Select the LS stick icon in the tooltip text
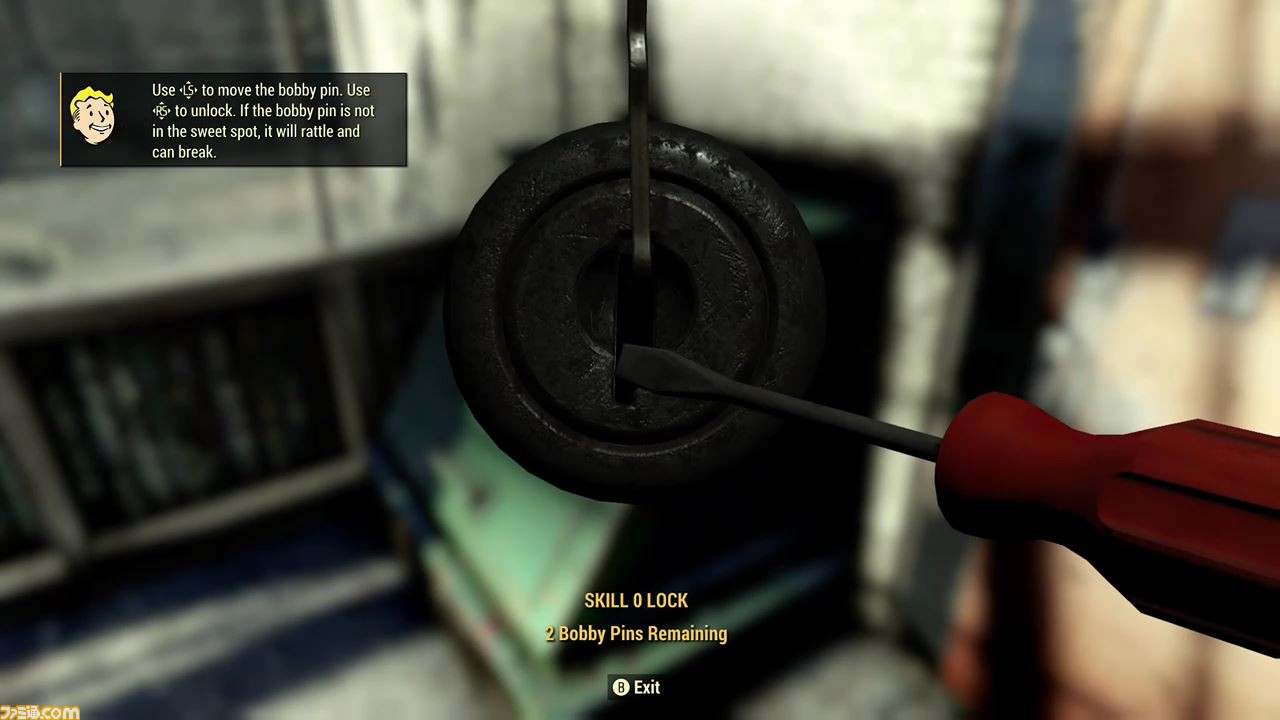Screen dimensions: 1280x720 pos(187,90)
